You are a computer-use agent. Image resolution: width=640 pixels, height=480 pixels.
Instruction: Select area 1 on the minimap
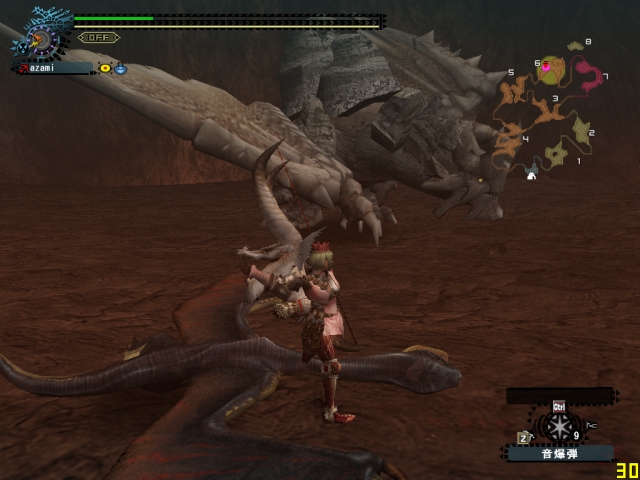pyautogui.click(x=556, y=153)
